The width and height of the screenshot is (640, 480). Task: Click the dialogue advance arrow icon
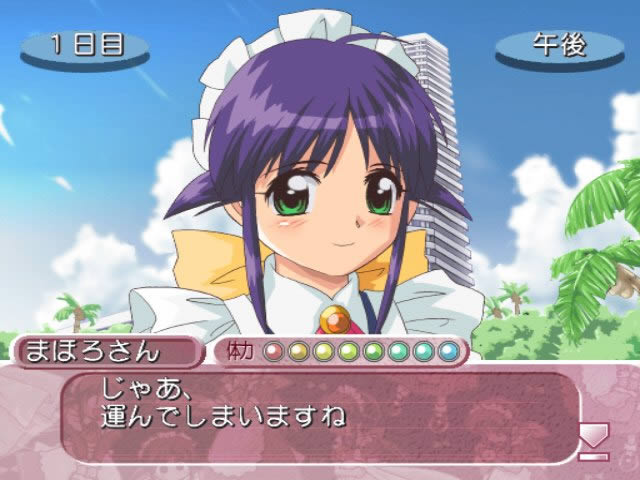[x=594, y=438]
